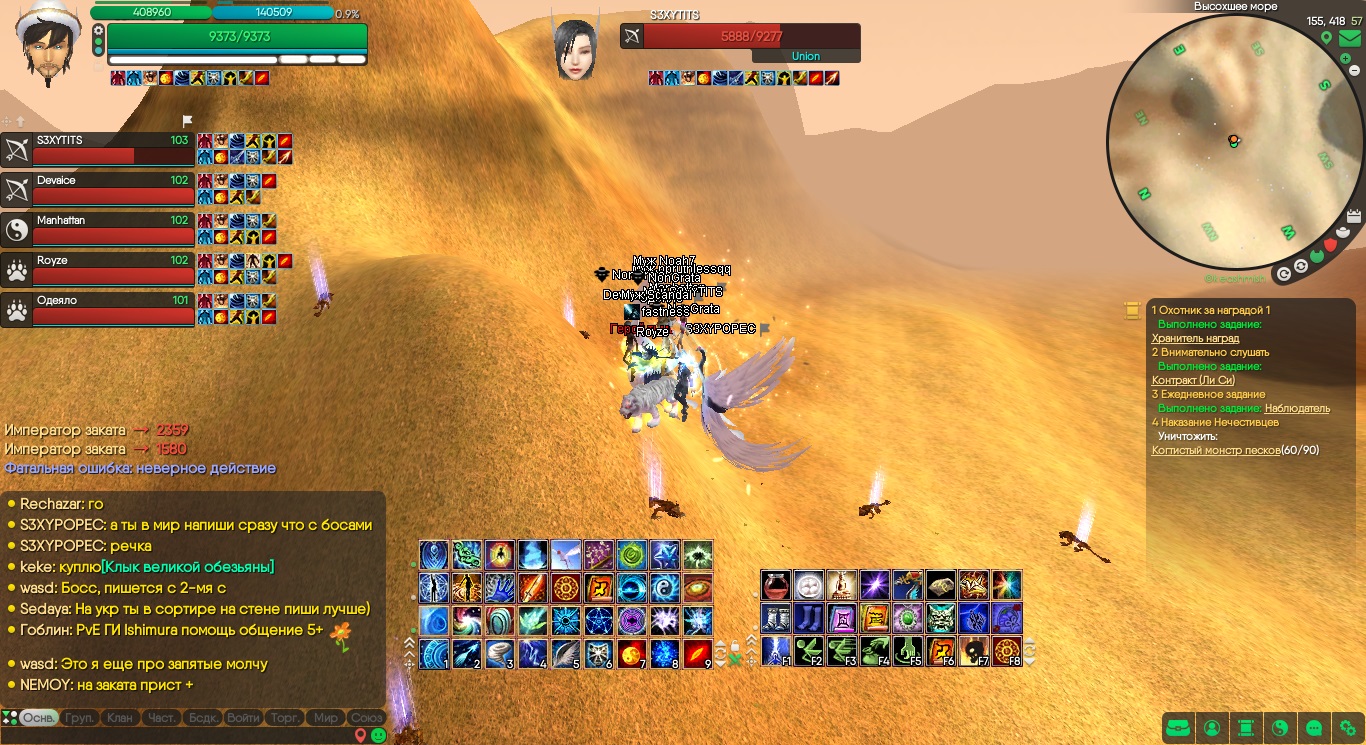The image size is (1366, 745).
Task: Zoom in the minimap with plus button
Action: [1346, 59]
